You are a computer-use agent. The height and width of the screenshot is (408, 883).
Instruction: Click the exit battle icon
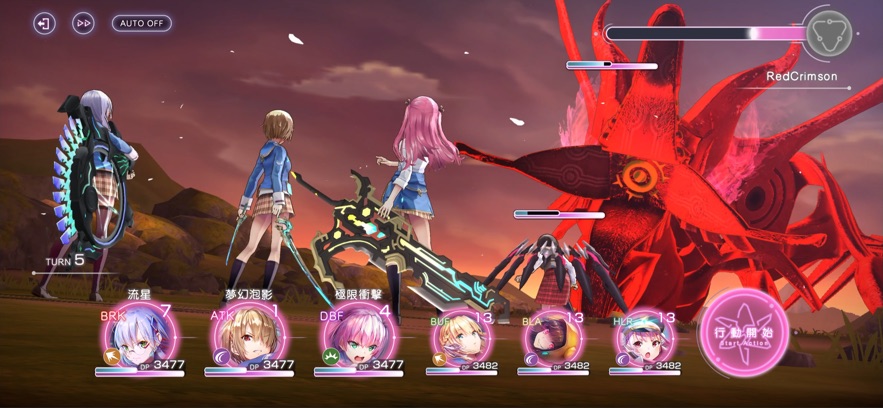tap(44, 23)
